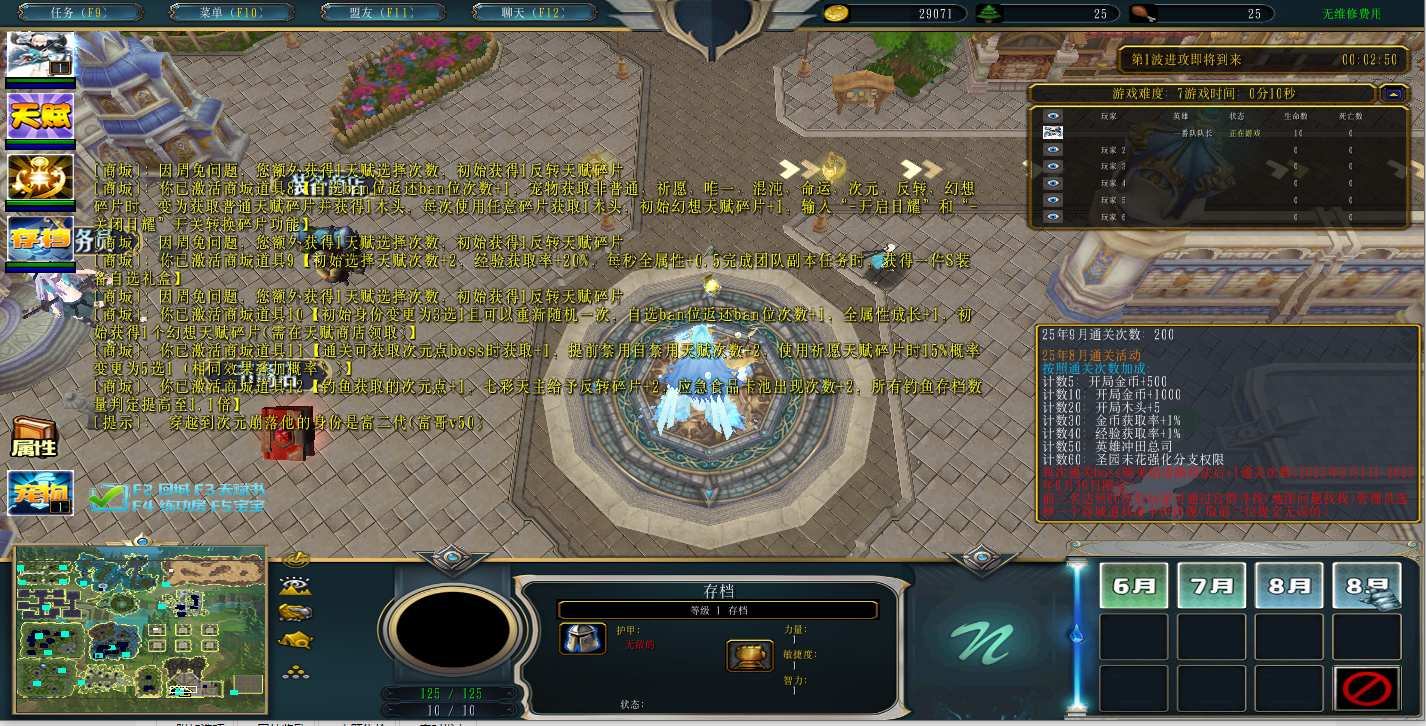Toggle the minimap terrain eye button
Viewport: 1426px width, 726px height.
coord(296,586)
